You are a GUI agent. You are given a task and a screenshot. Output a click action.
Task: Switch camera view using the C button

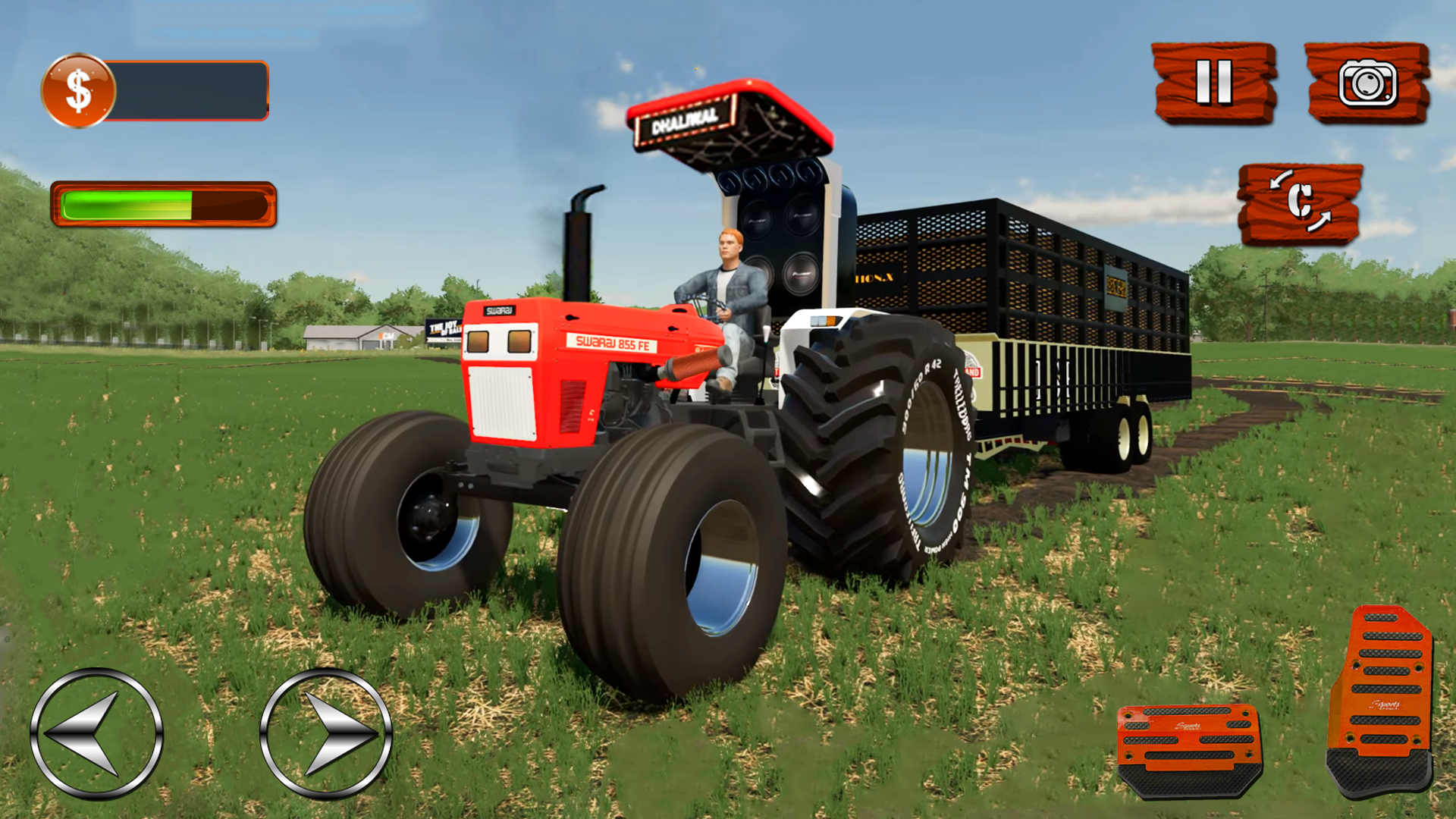pos(1301,205)
